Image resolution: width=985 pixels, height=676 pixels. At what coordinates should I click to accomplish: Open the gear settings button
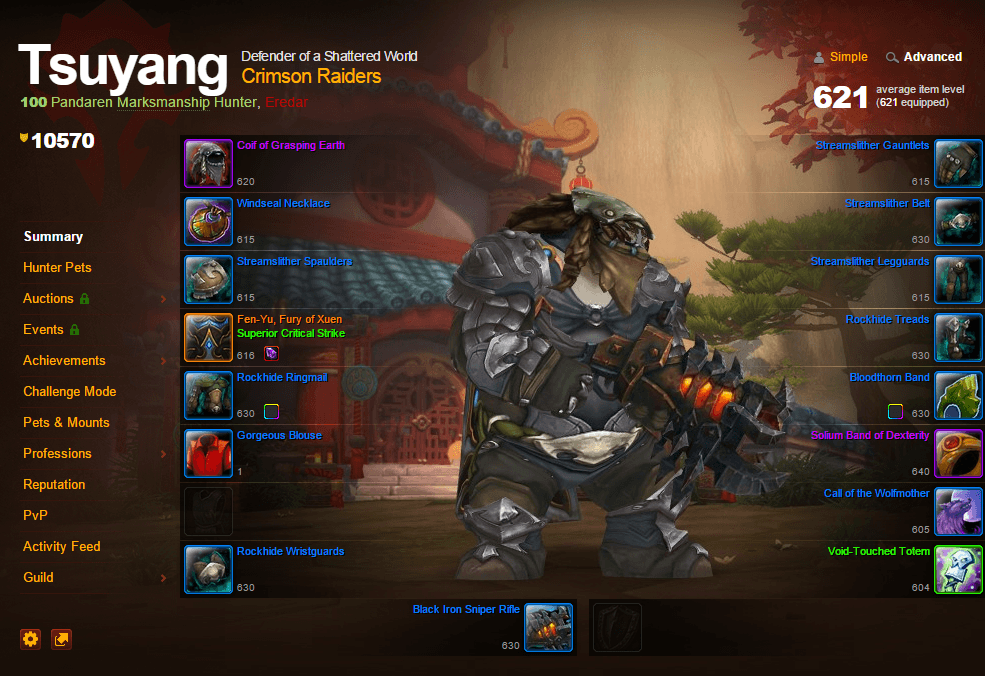31,639
